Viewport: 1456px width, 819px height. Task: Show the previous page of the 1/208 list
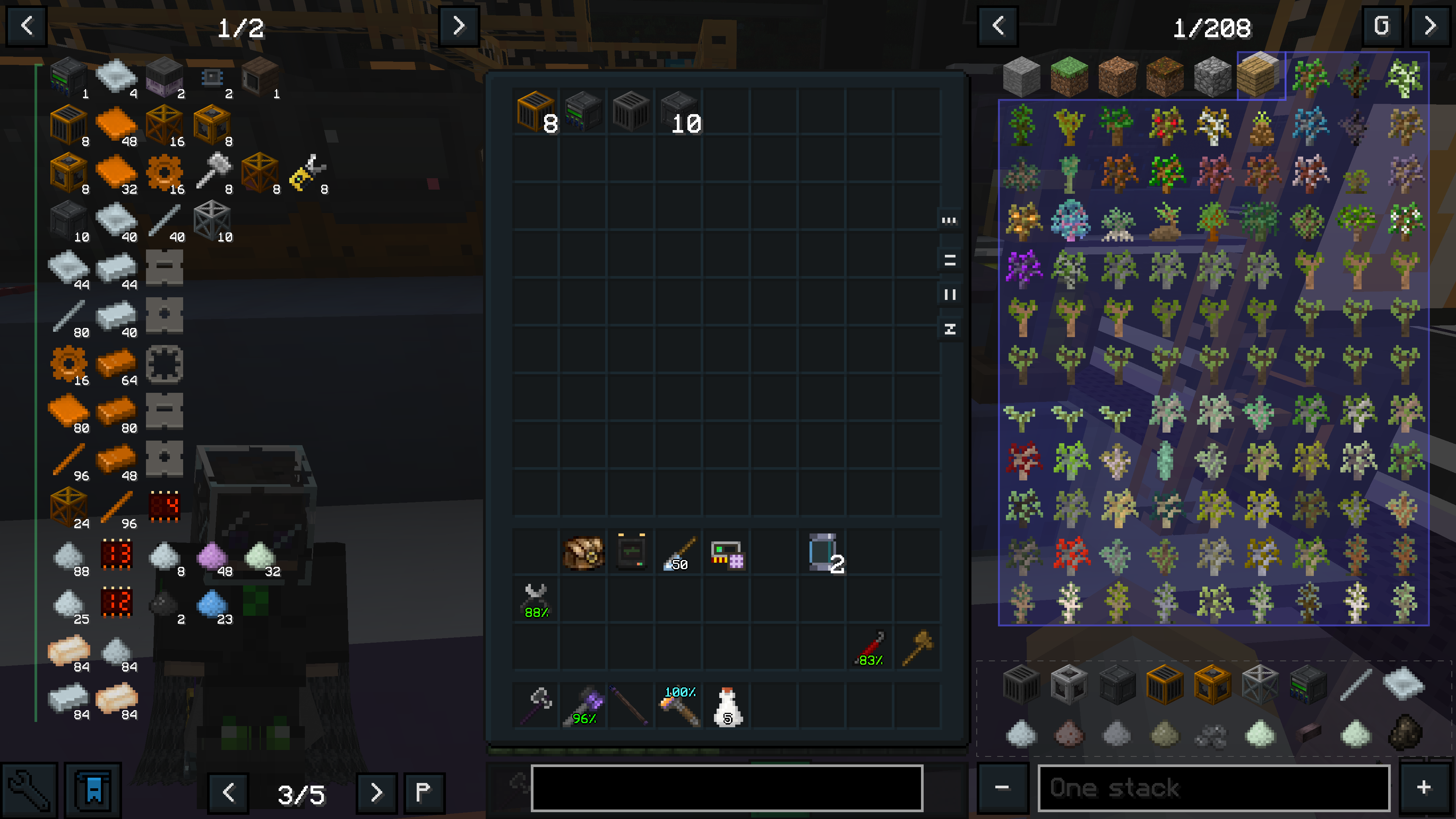pyautogui.click(x=998, y=26)
